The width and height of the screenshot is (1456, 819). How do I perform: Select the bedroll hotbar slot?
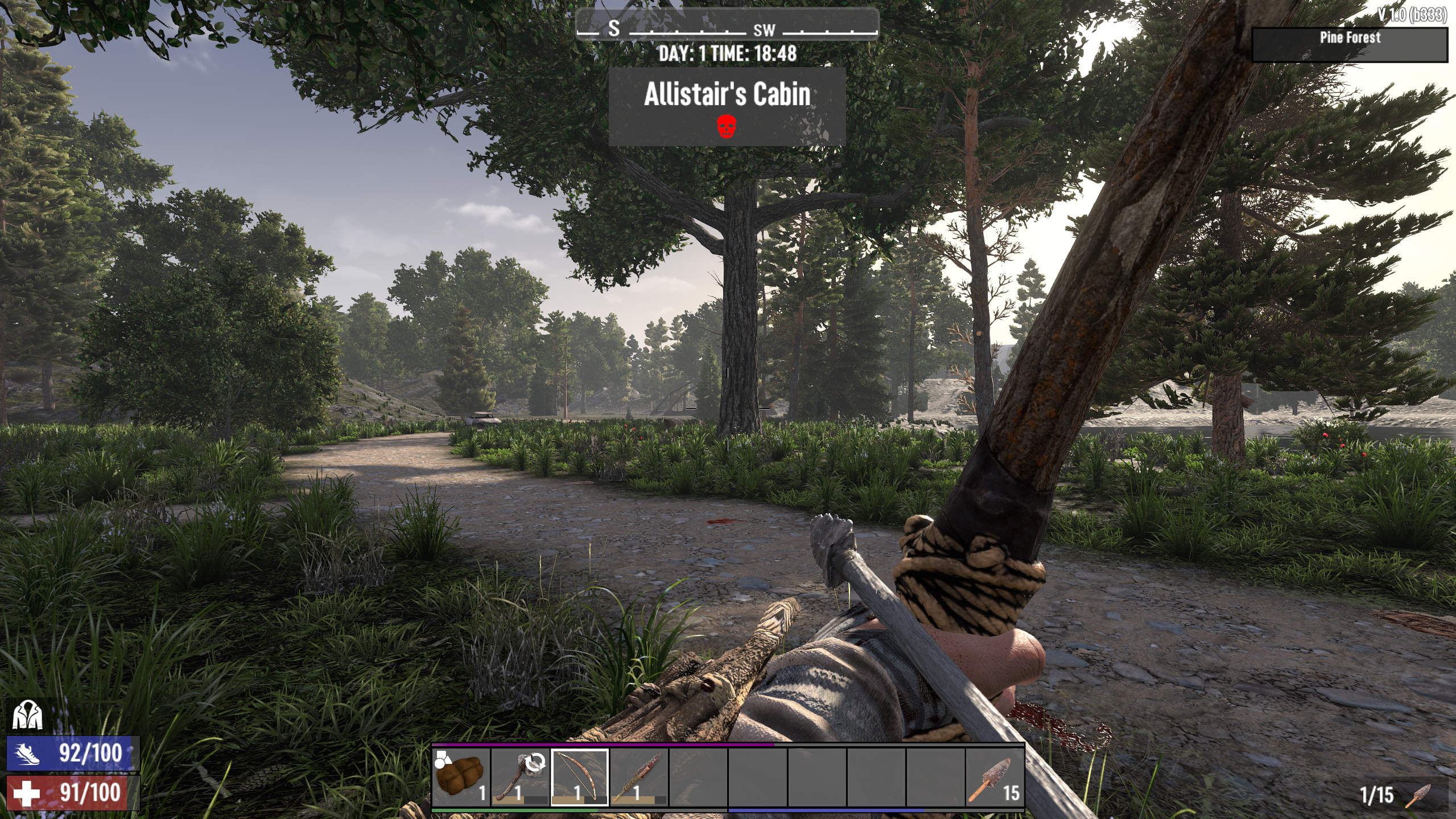(461, 777)
